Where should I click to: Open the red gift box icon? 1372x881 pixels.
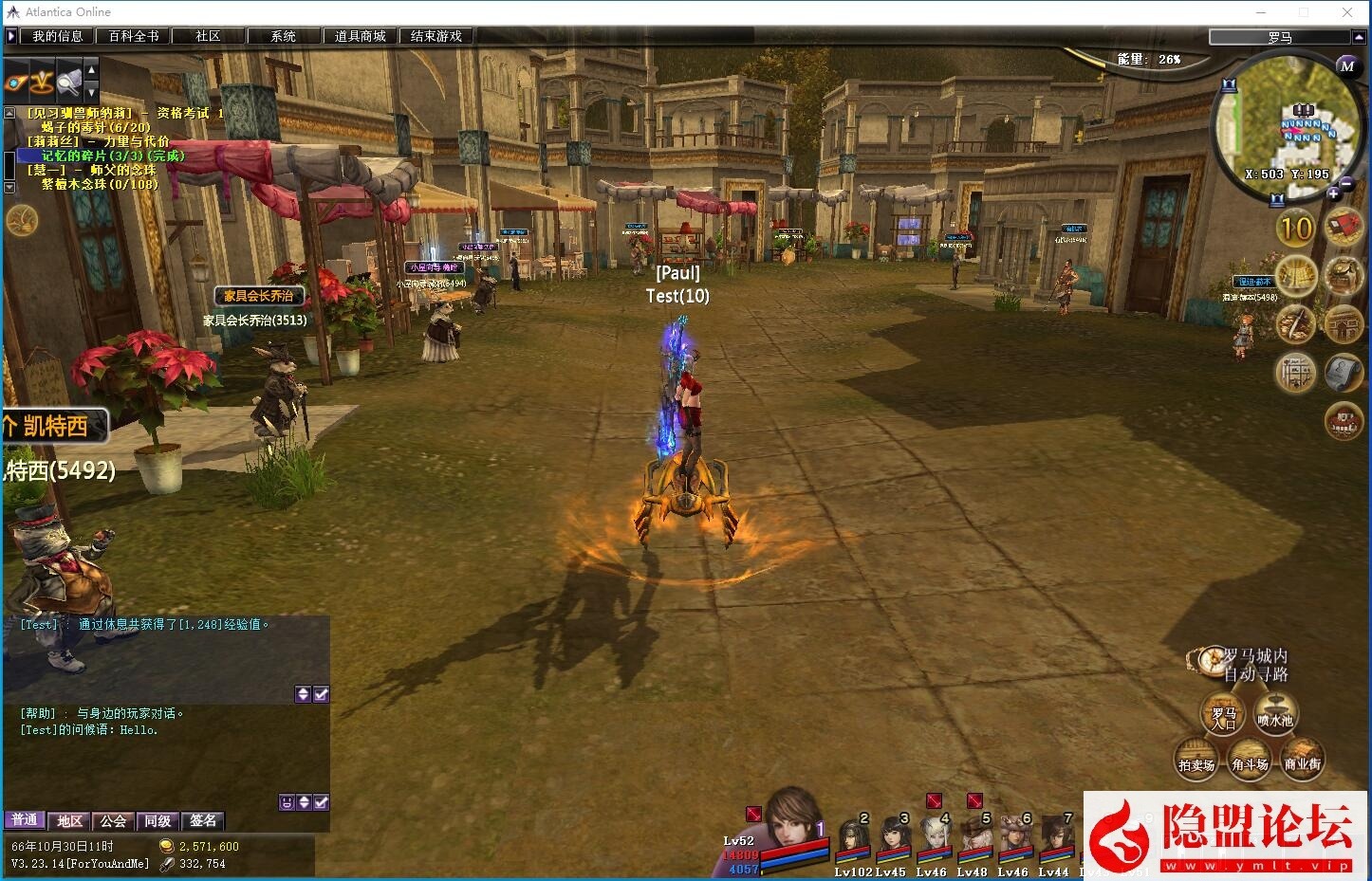point(1344,229)
